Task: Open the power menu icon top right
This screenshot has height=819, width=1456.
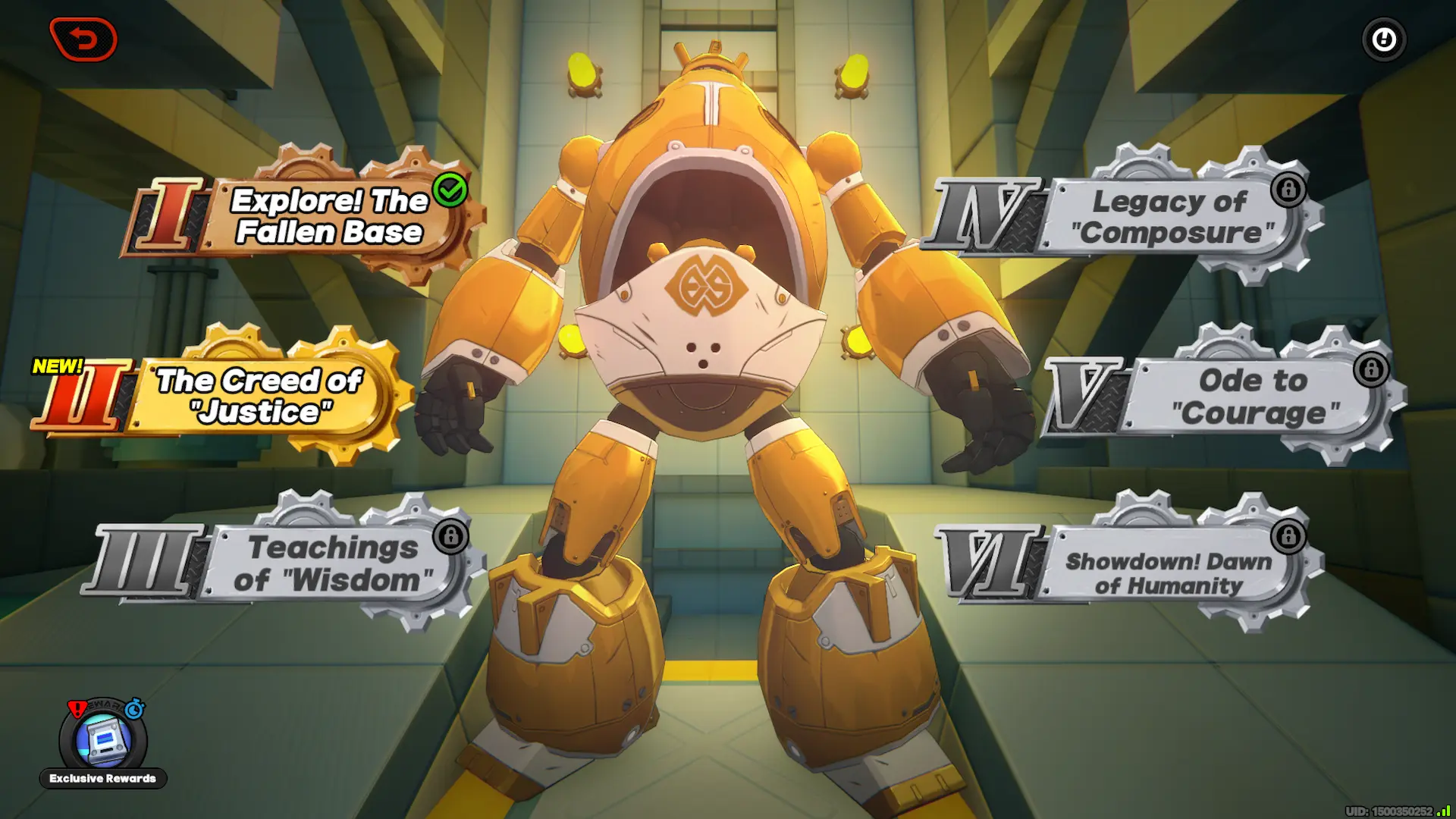Action: pyautogui.click(x=1383, y=40)
